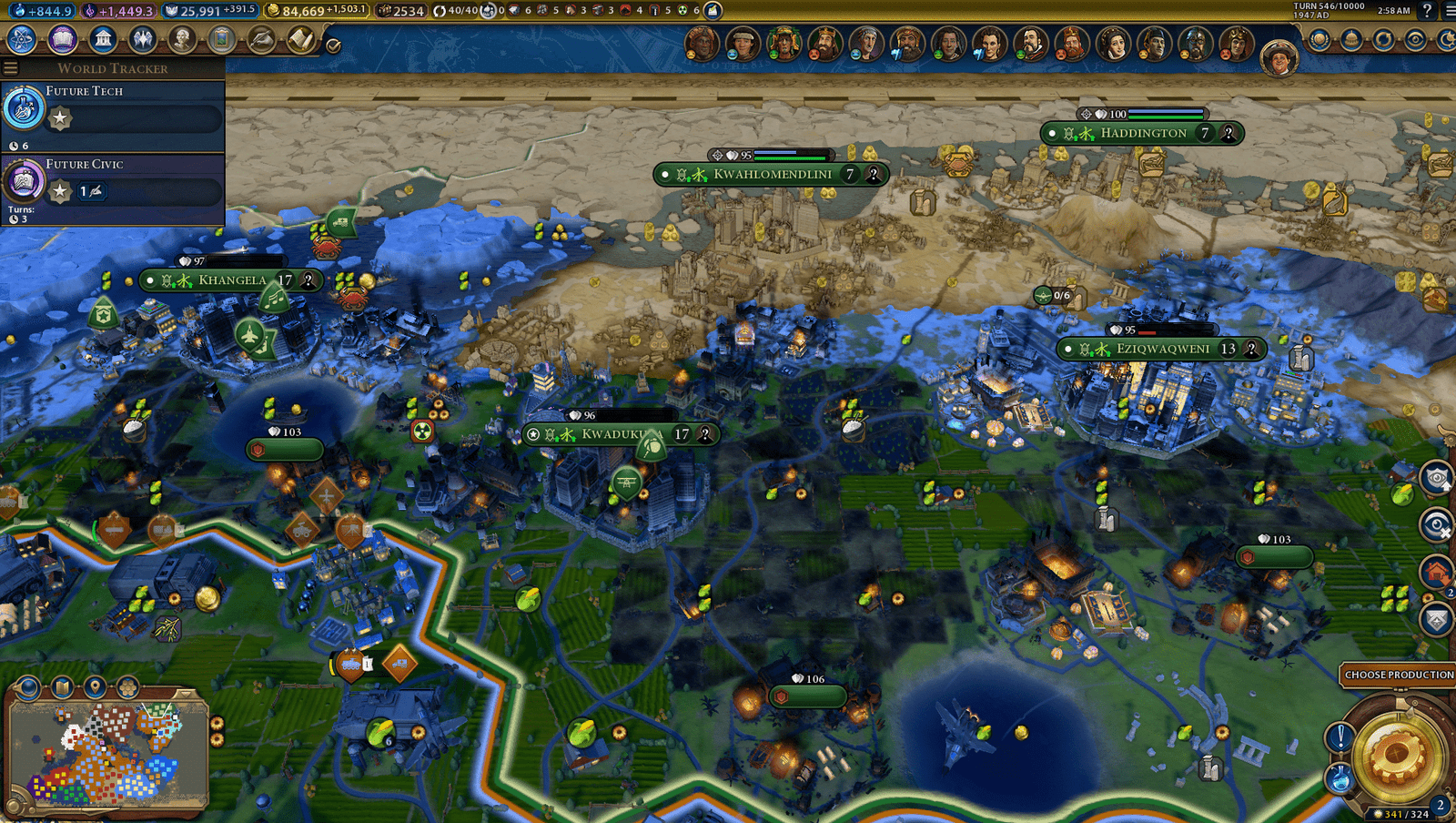Open the Civilopedia help question mark
Screen dimensions: 1456x823
coord(1427,11)
